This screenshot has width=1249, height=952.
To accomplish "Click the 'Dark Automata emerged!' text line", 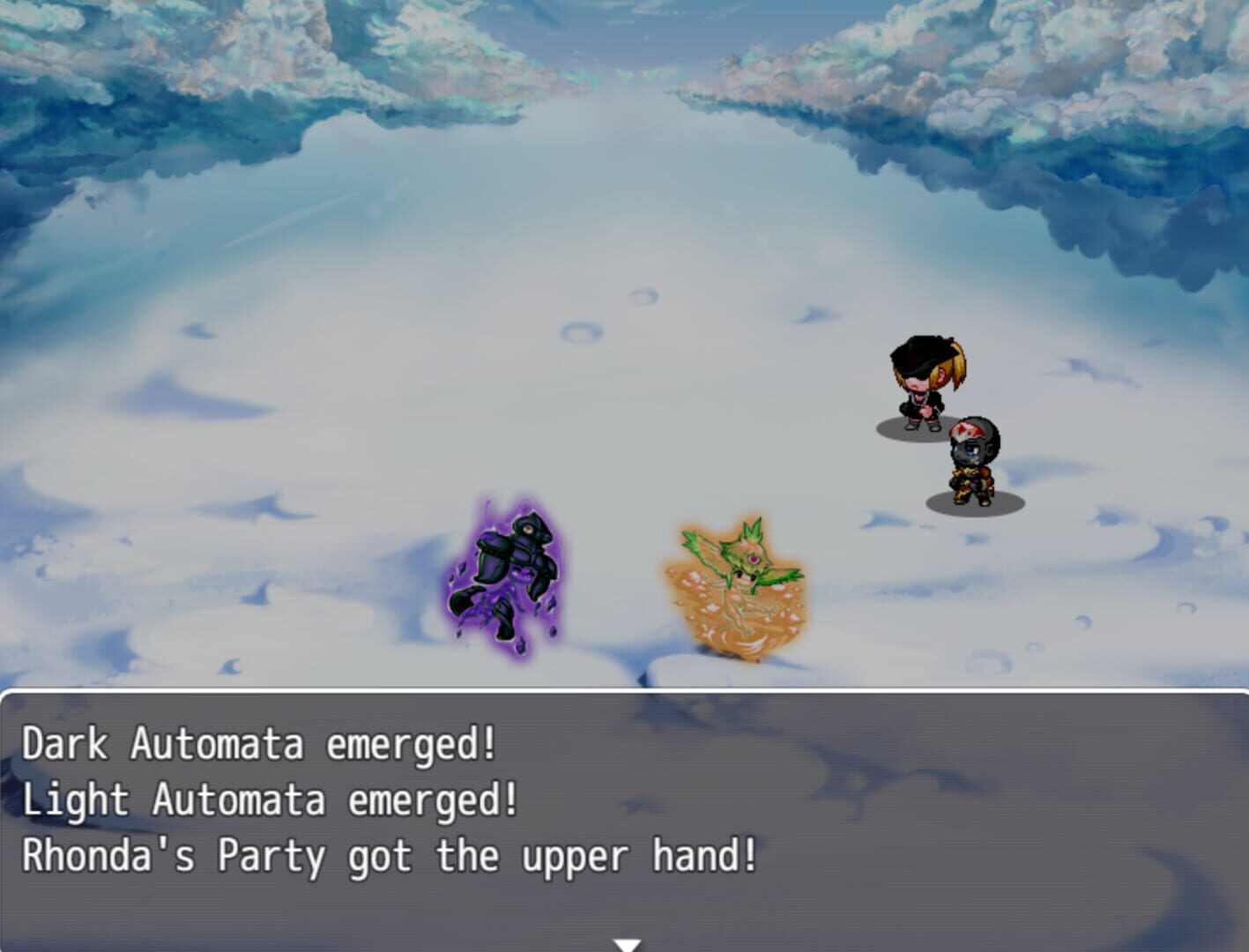I will click(x=258, y=745).
